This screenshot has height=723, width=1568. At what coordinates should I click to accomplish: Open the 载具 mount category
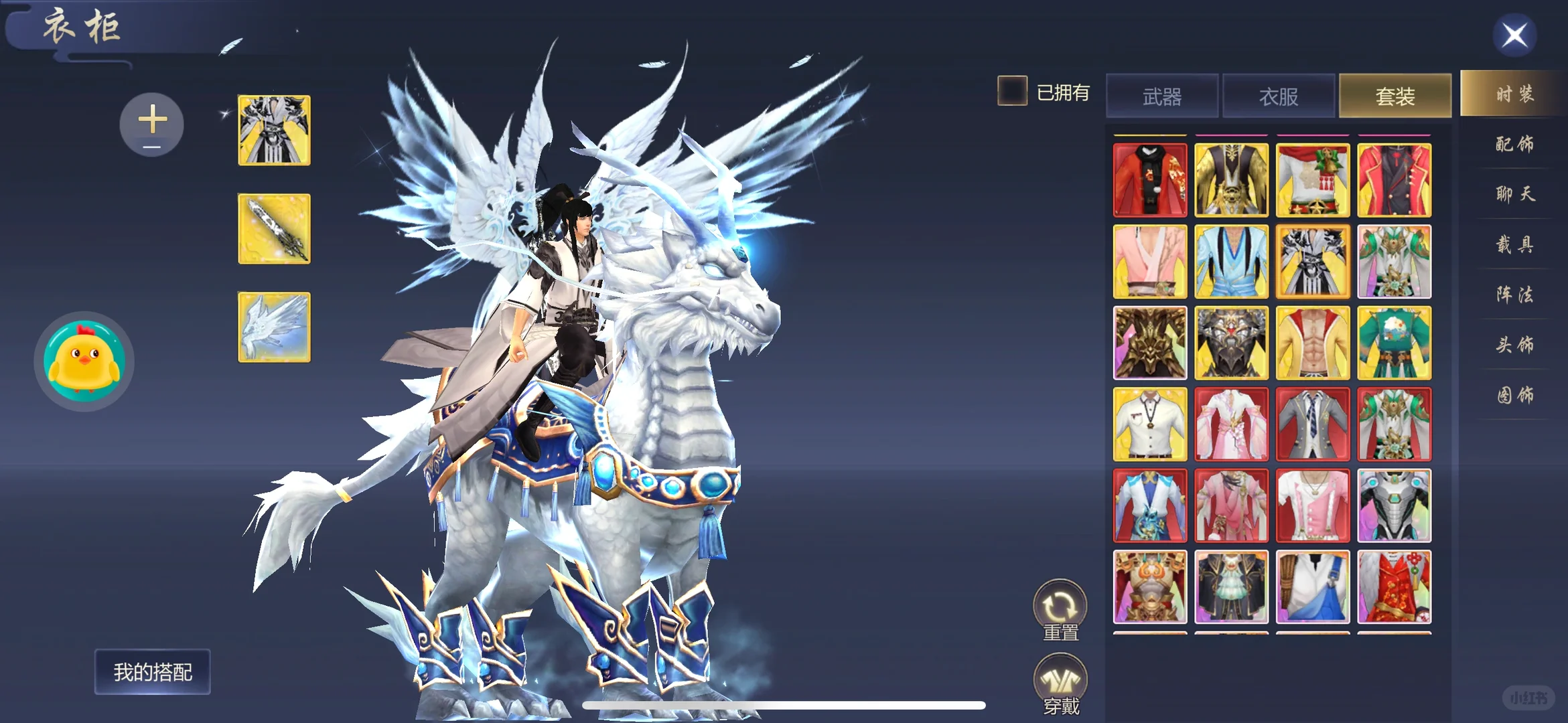click(1514, 244)
